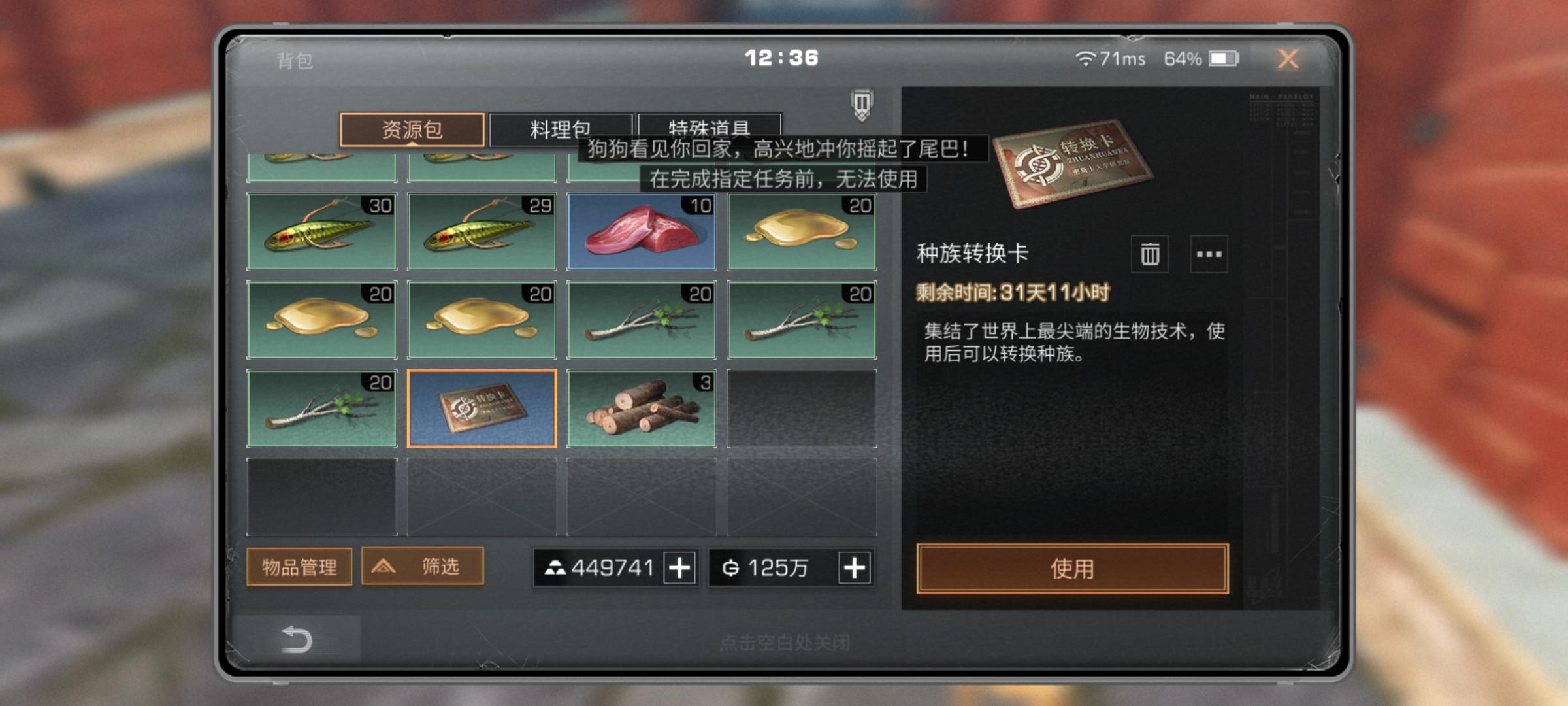
Task: Open 物品管理 item management
Action: tap(299, 567)
